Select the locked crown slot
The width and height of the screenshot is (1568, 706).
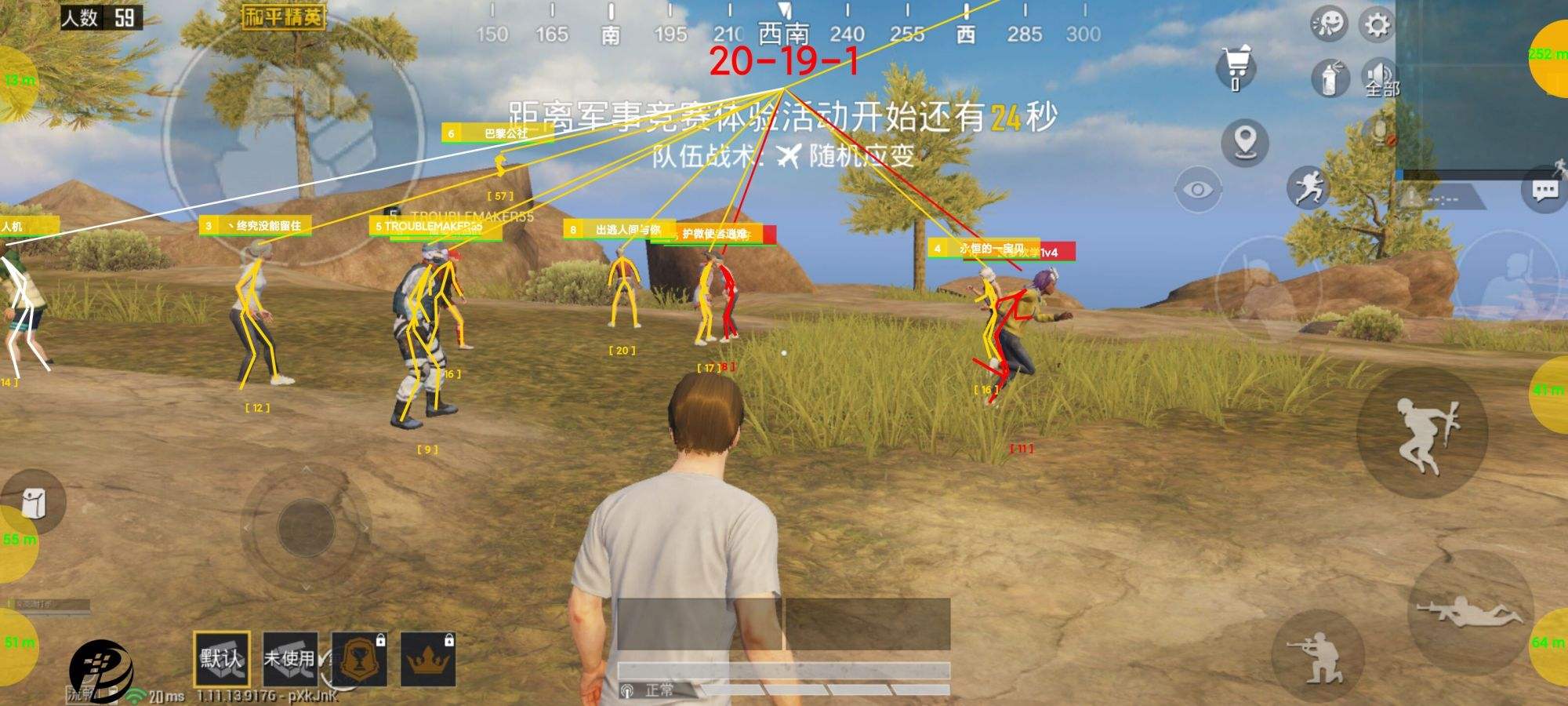(428, 659)
